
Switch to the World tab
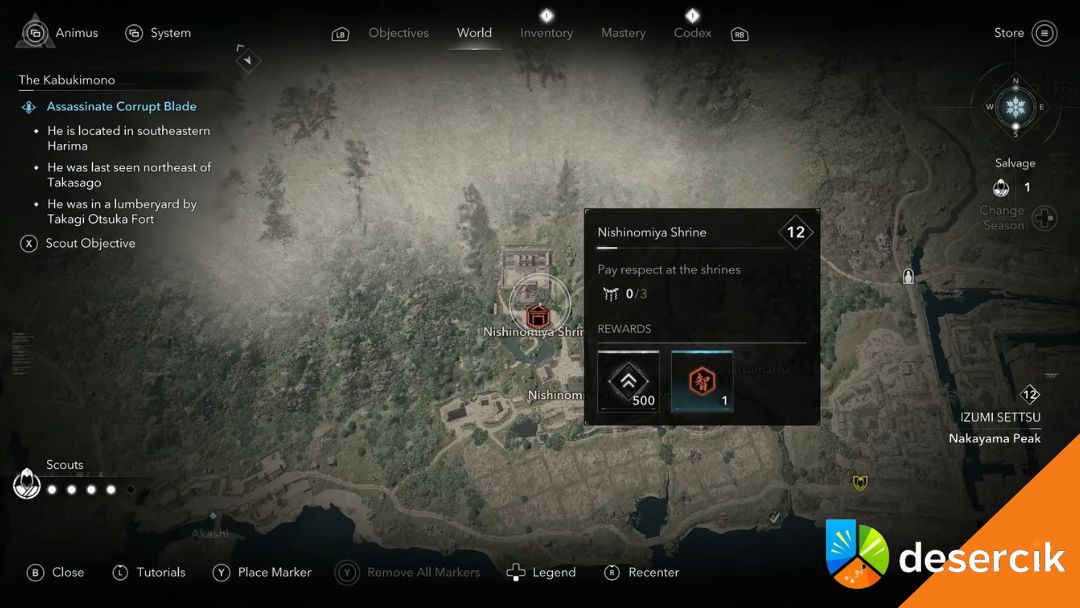click(474, 33)
